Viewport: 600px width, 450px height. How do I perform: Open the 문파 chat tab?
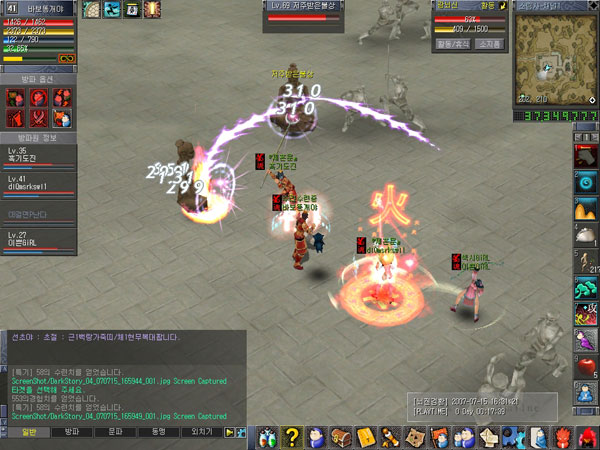pos(115,432)
